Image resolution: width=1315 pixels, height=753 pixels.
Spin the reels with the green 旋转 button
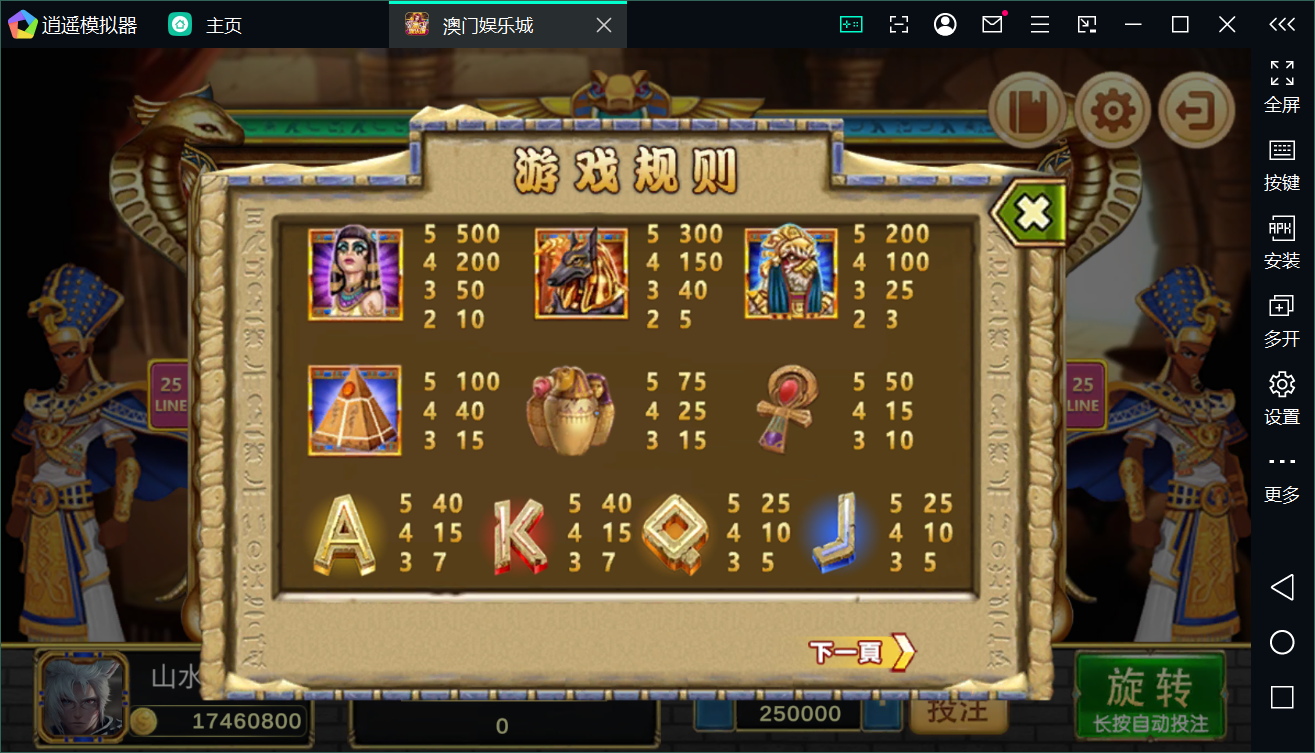tap(1150, 697)
